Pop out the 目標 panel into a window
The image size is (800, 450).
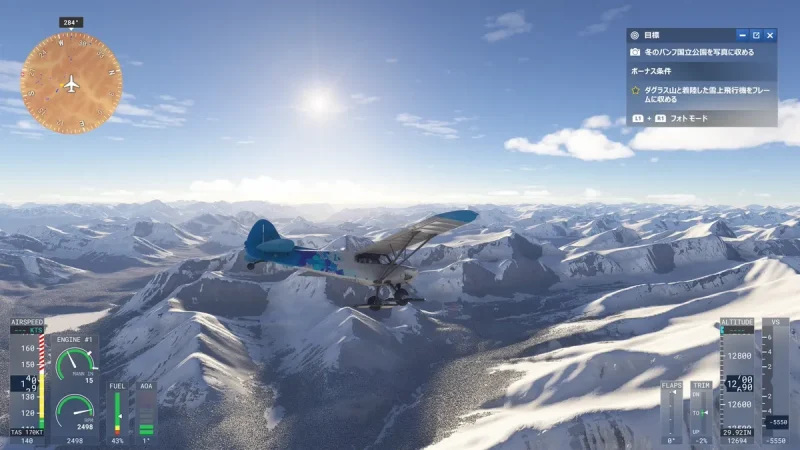pos(756,35)
